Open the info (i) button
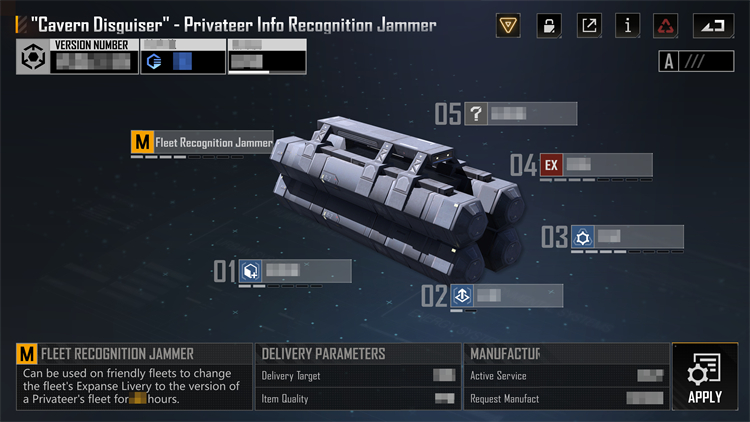750x422 pixels. coord(628,26)
